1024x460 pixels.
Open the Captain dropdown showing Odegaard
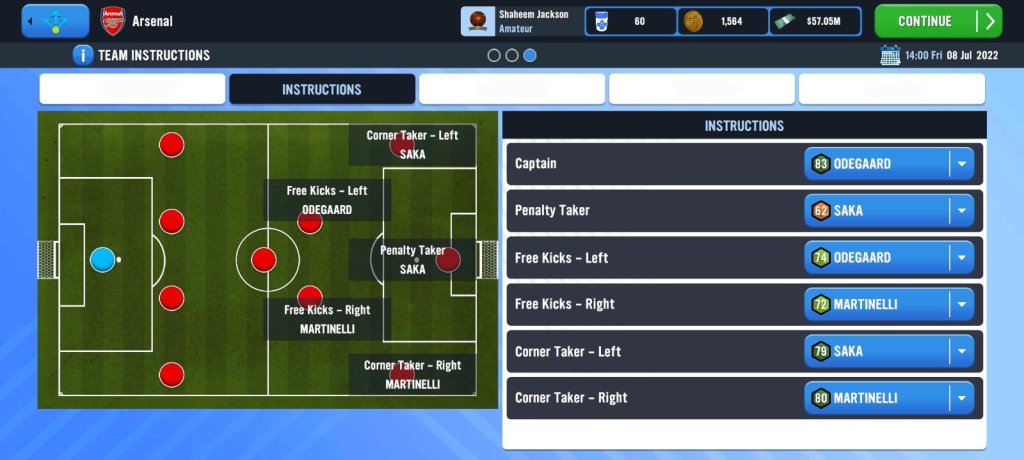click(888, 164)
